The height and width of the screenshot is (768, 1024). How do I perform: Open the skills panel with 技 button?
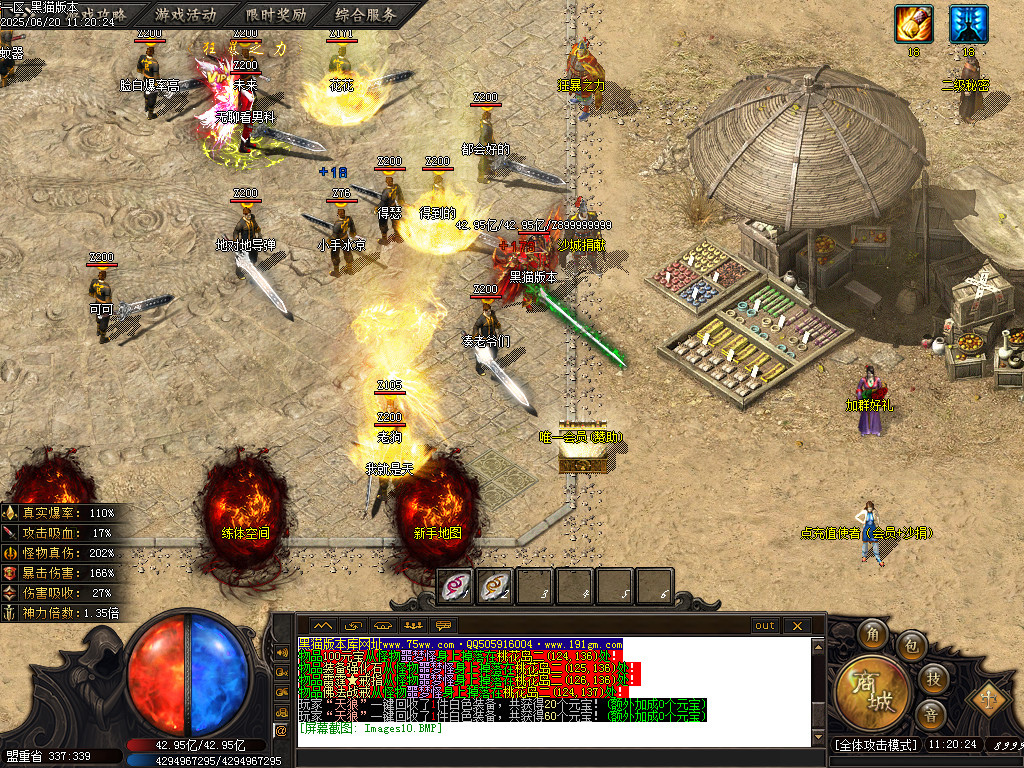(x=932, y=679)
